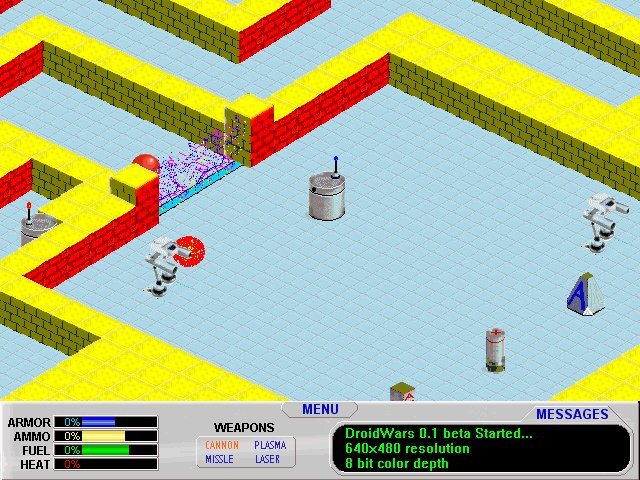Click the MESSAGES tab label

572,414
